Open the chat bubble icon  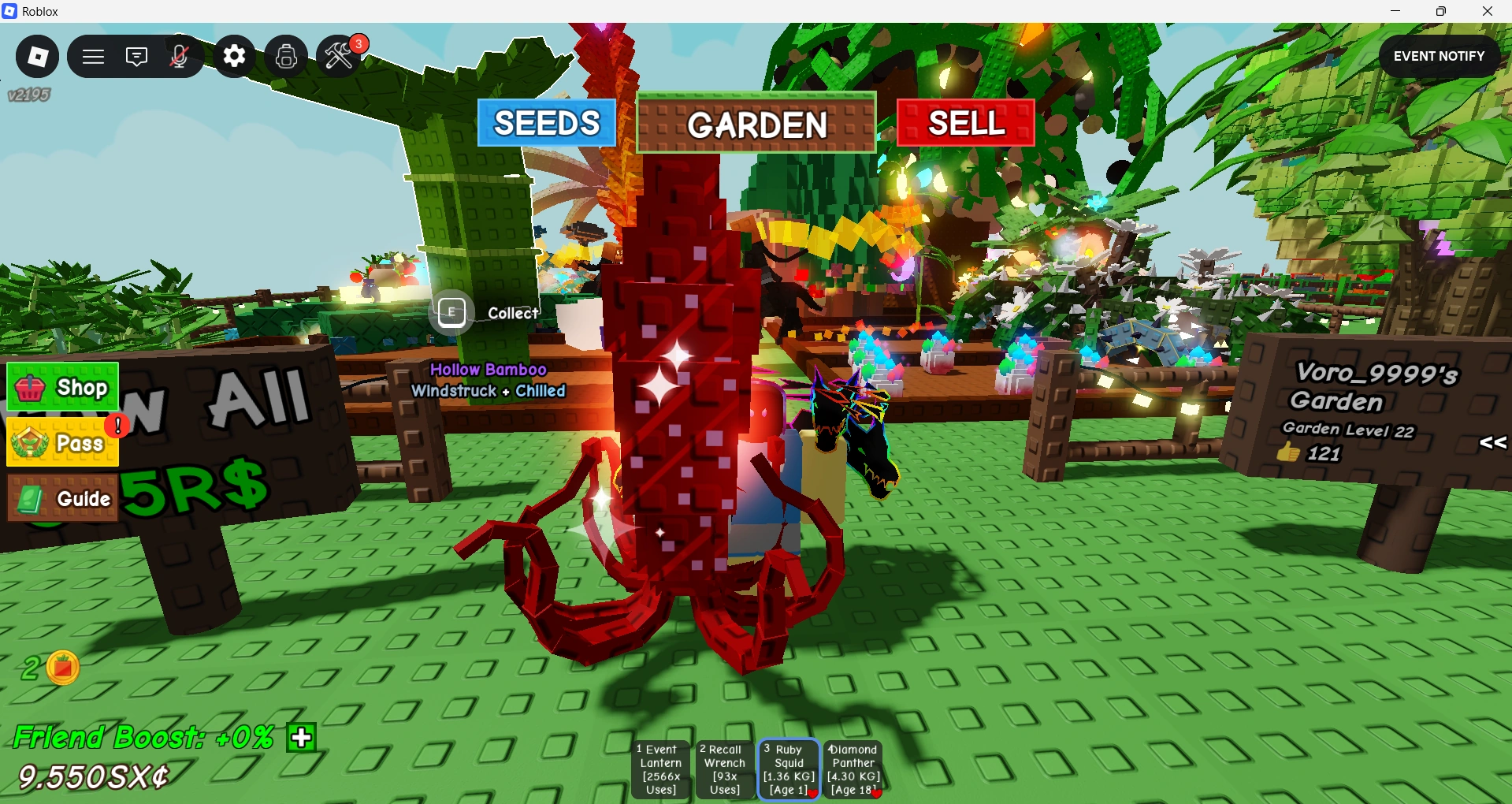136,56
